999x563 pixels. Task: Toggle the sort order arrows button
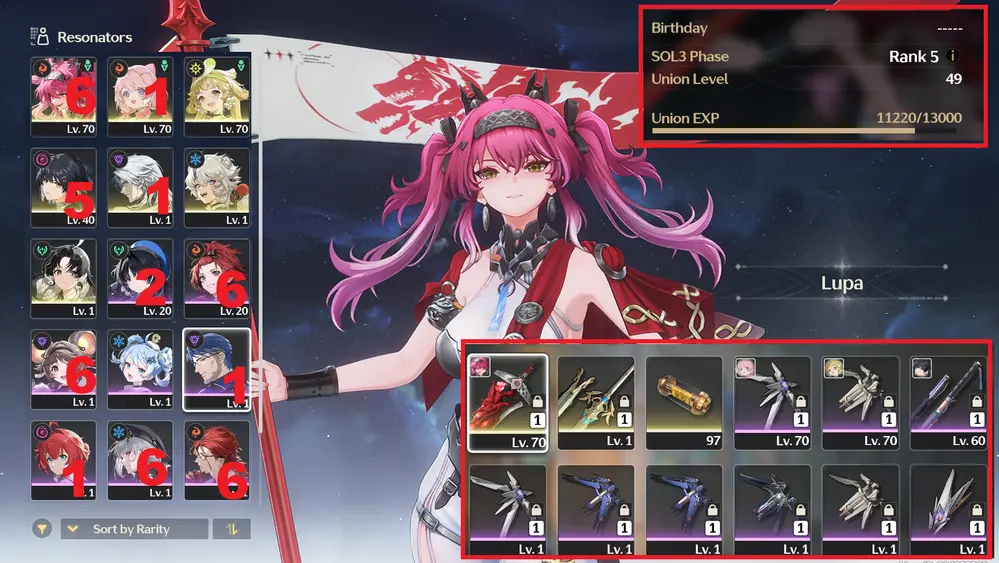point(232,529)
